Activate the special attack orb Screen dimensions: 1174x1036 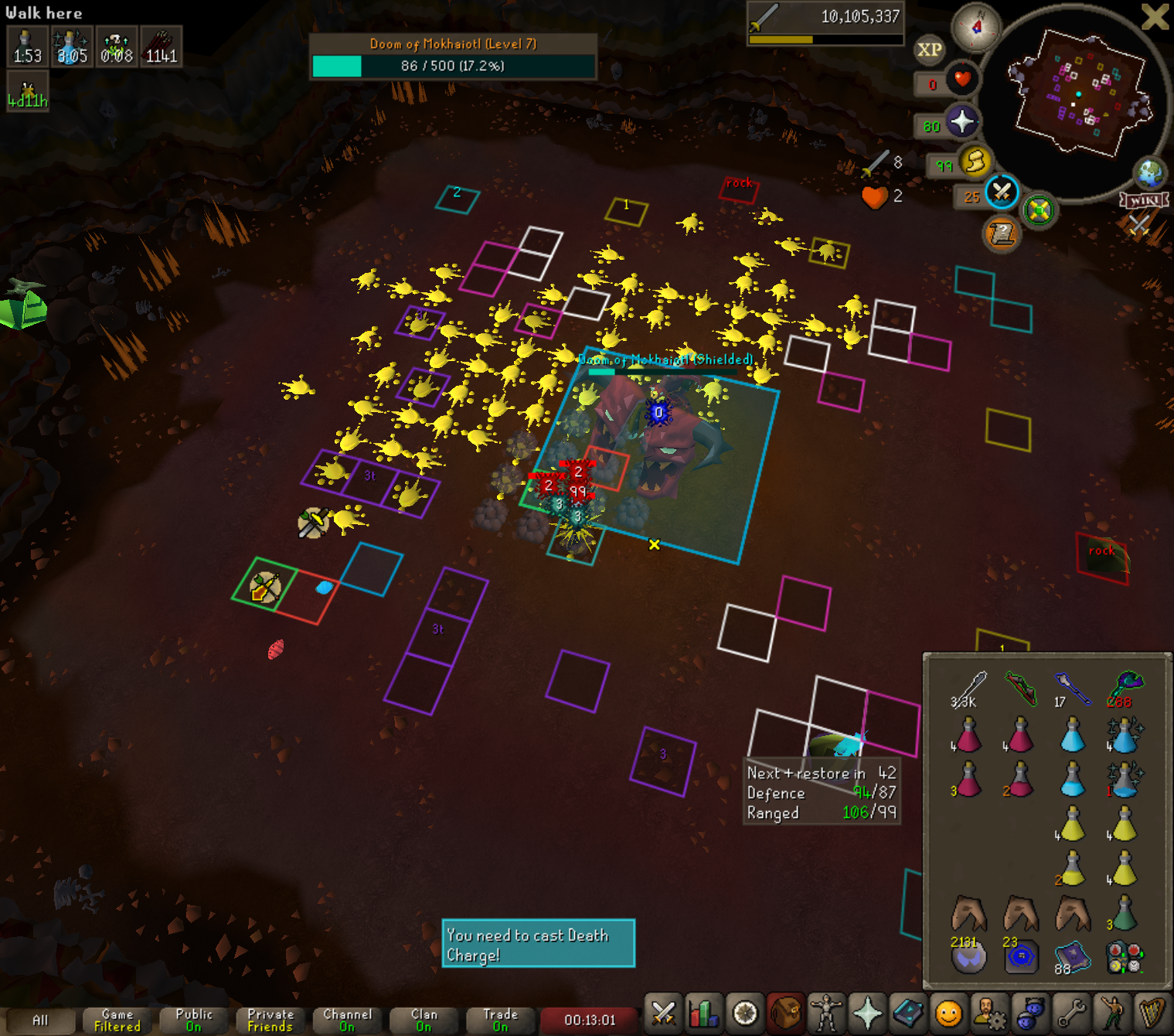click(1002, 192)
